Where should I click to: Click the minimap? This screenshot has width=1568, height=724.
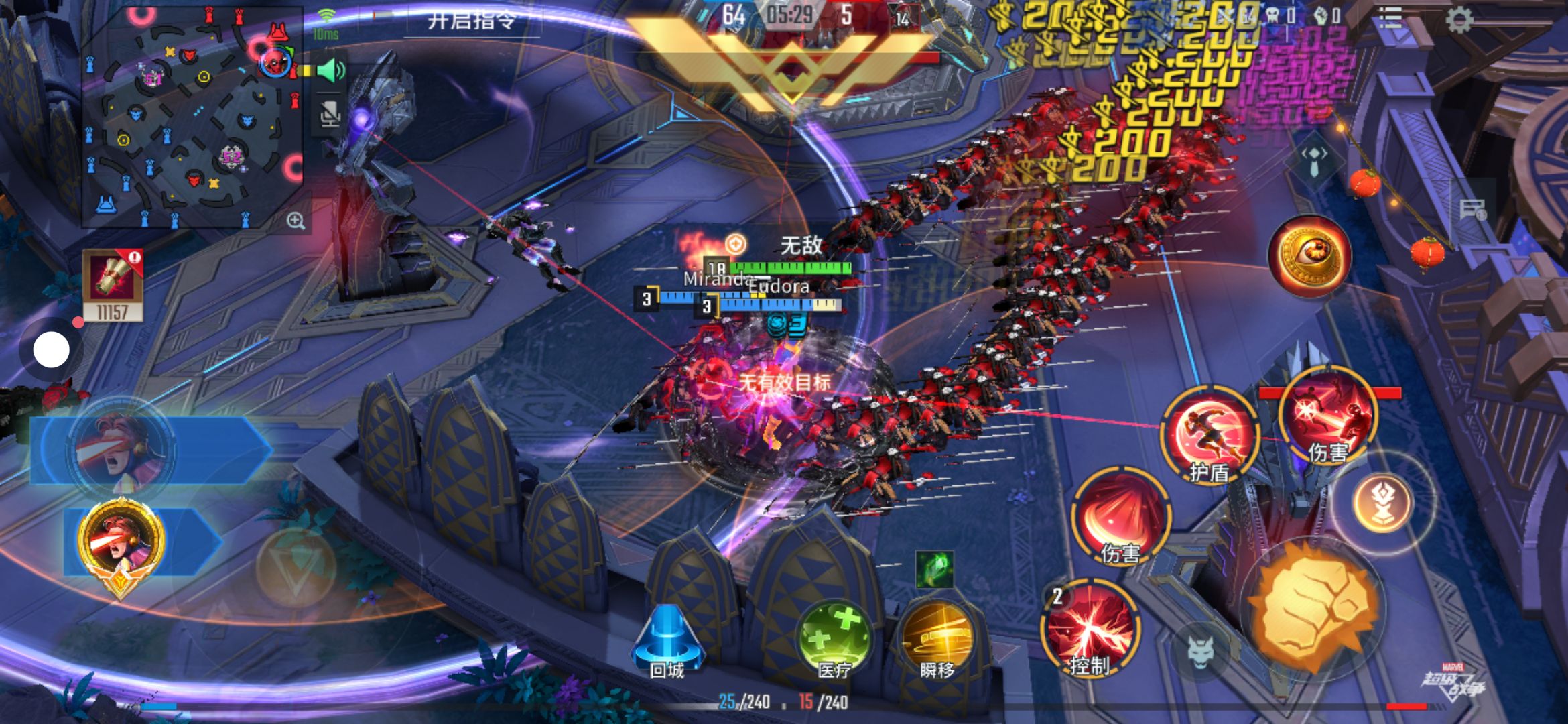pyautogui.click(x=193, y=117)
